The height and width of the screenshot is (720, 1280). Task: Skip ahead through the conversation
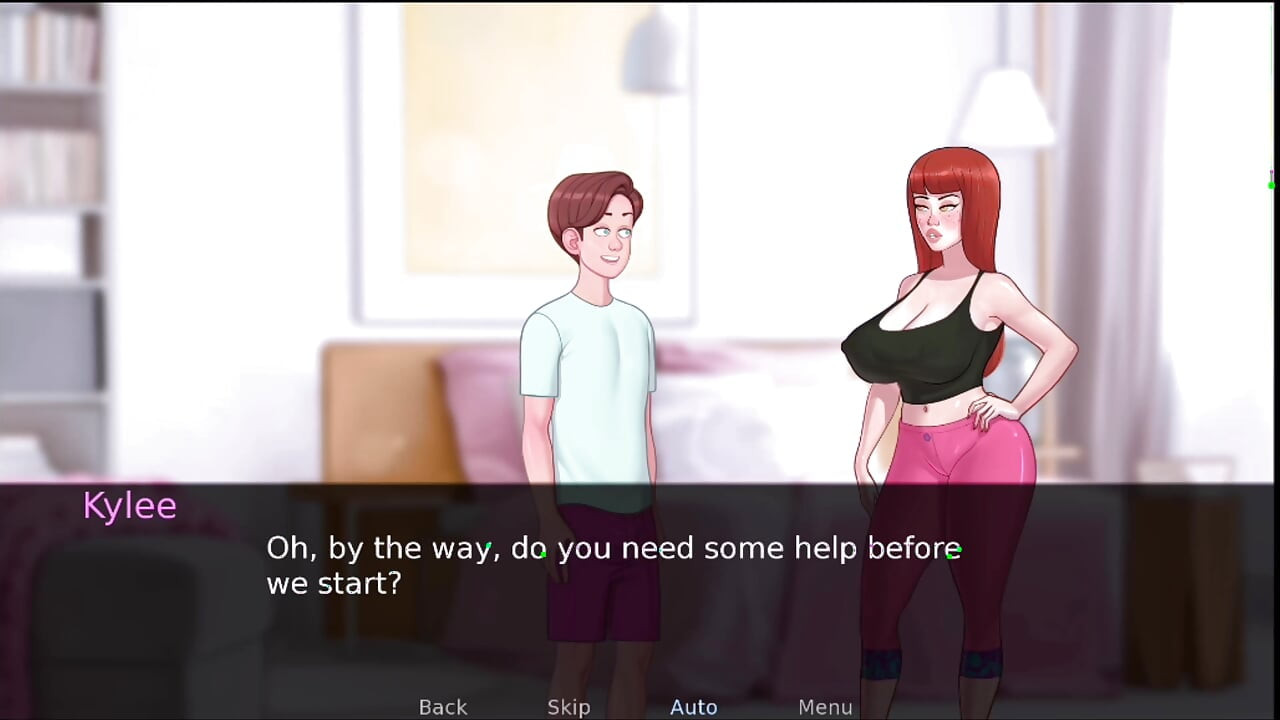pyautogui.click(x=568, y=707)
